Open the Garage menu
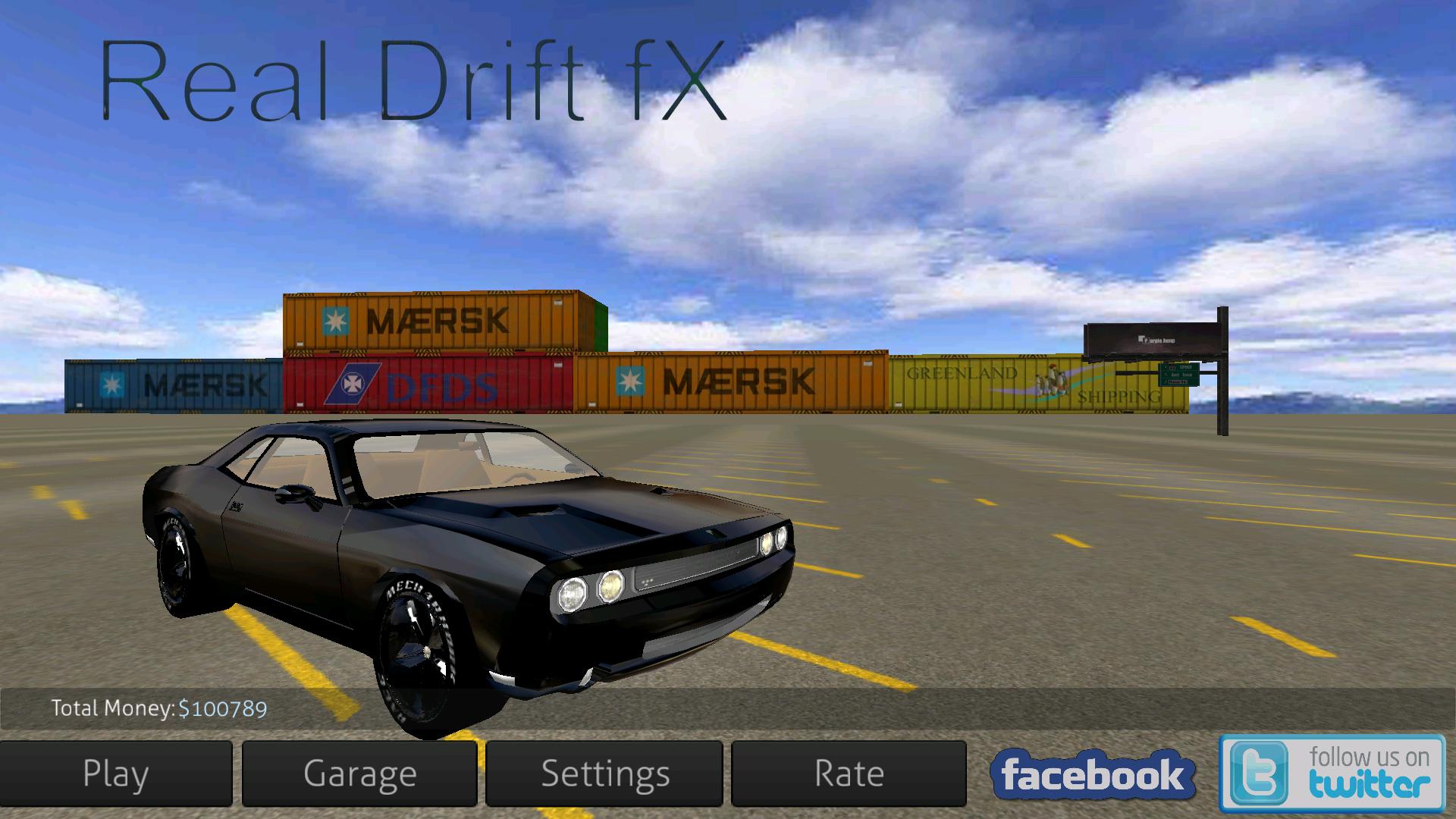Screen dimensions: 1456x819 point(359,773)
